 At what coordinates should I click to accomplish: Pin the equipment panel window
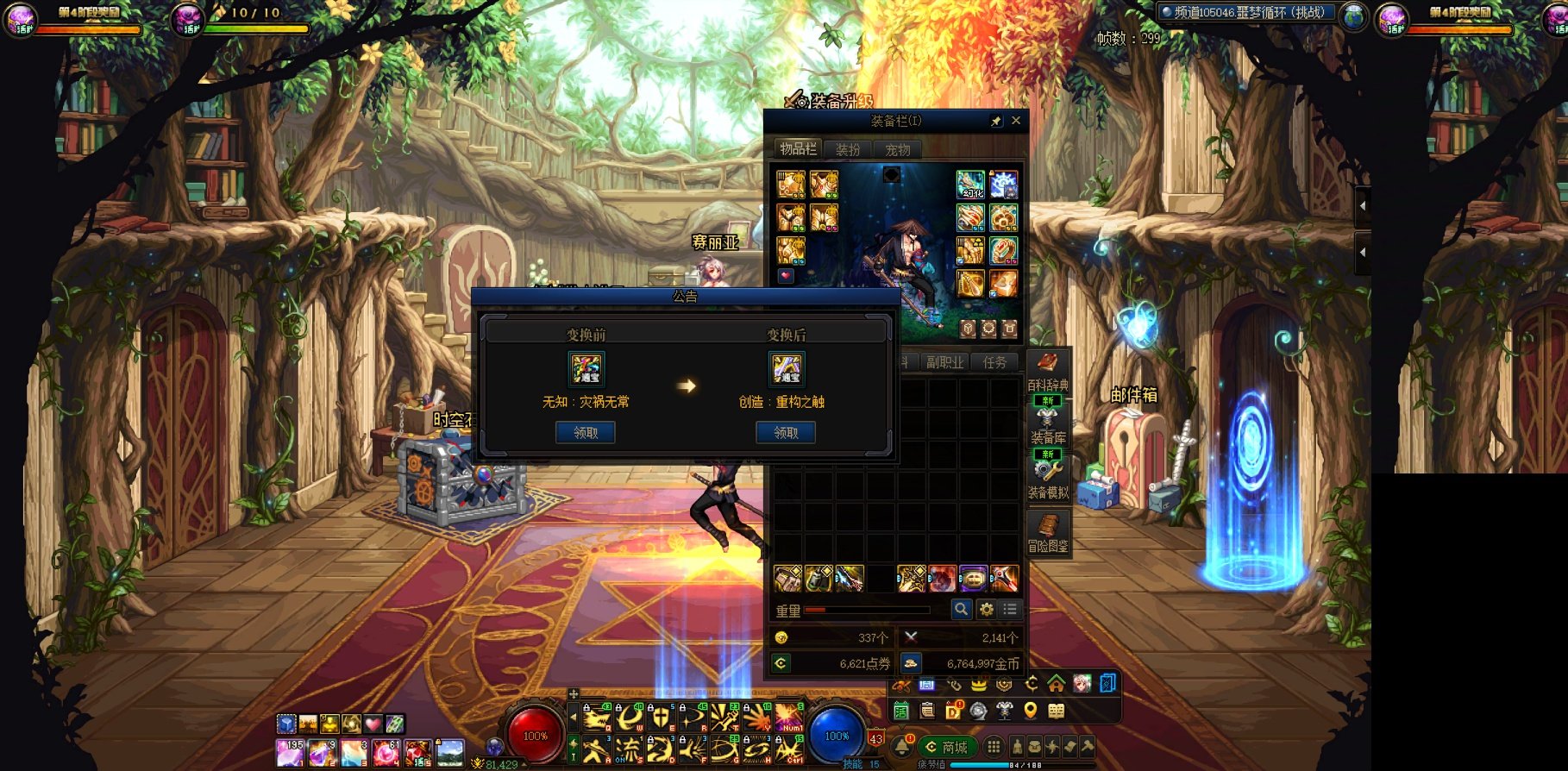(x=996, y=122)
